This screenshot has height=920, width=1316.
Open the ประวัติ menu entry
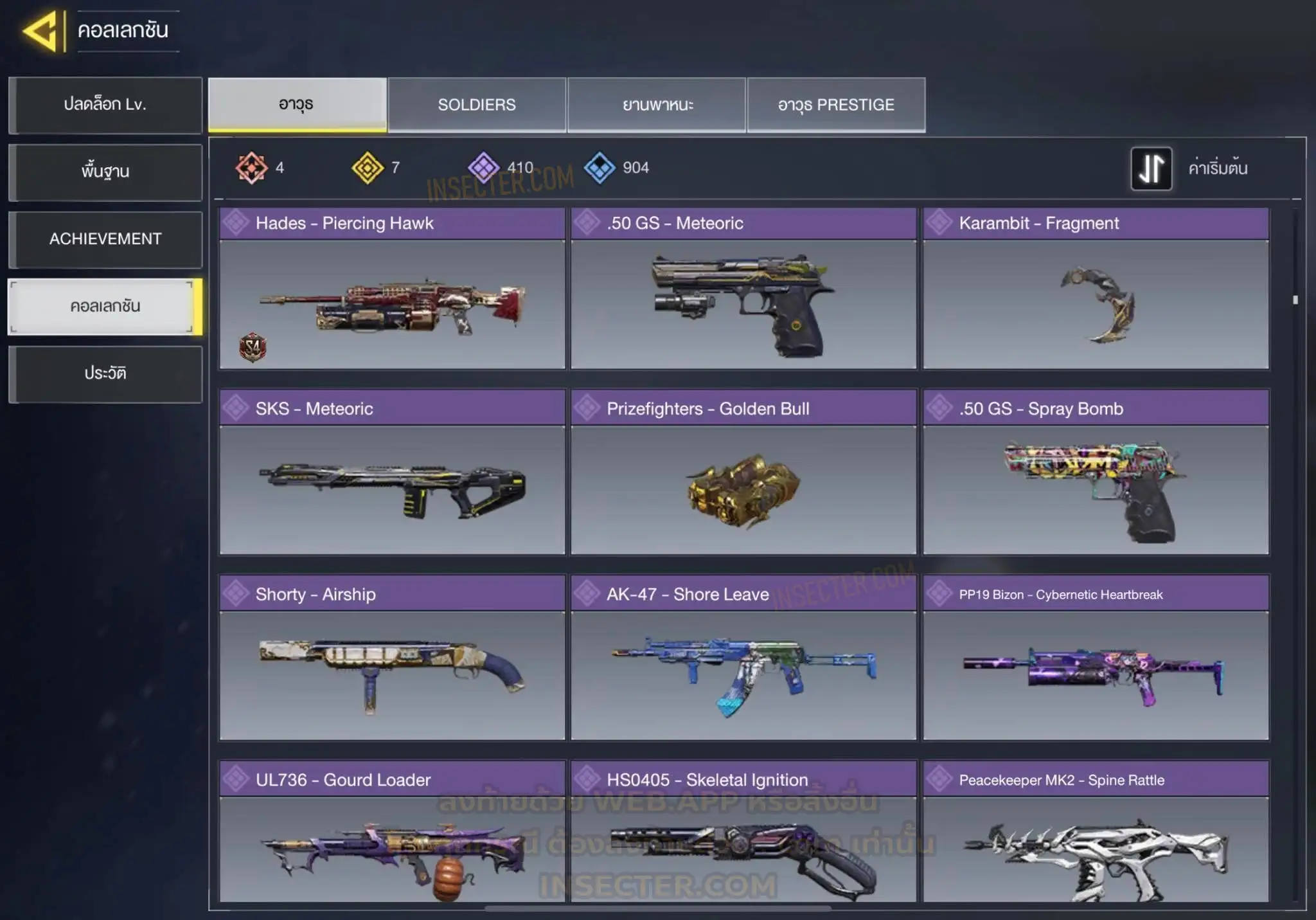pos(105,374)
